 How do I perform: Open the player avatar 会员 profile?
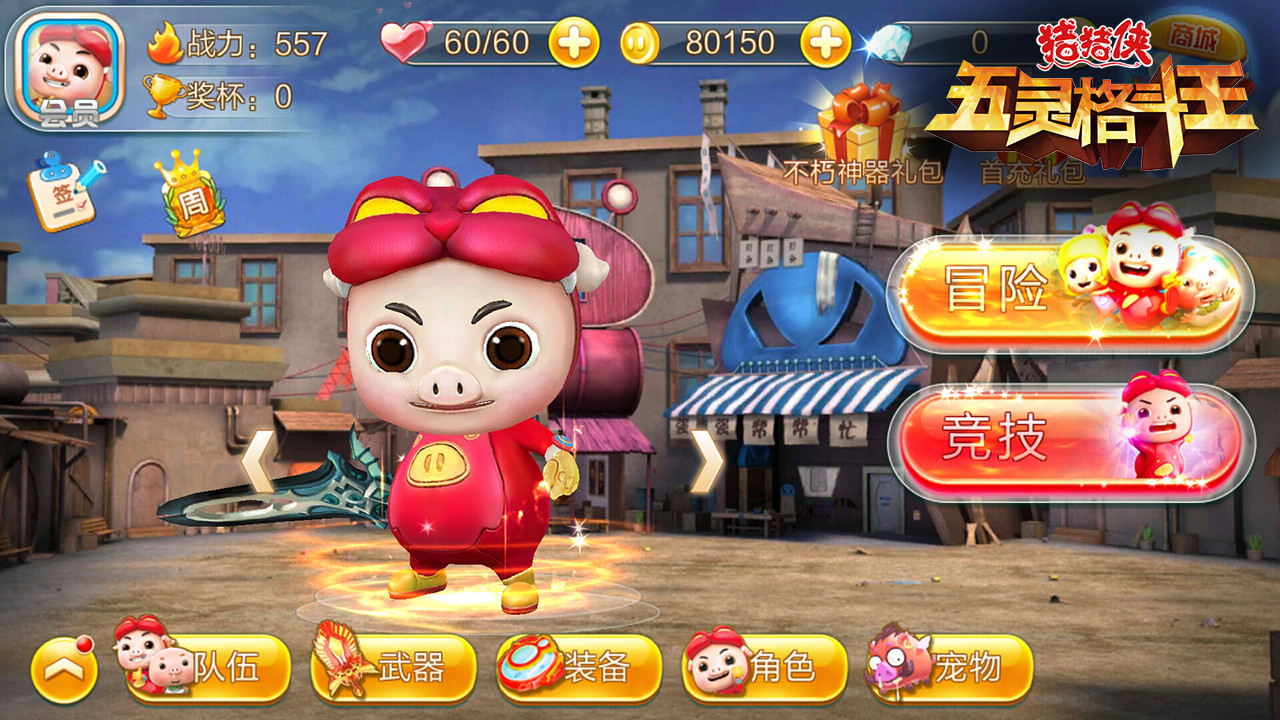tap(70, 70)
